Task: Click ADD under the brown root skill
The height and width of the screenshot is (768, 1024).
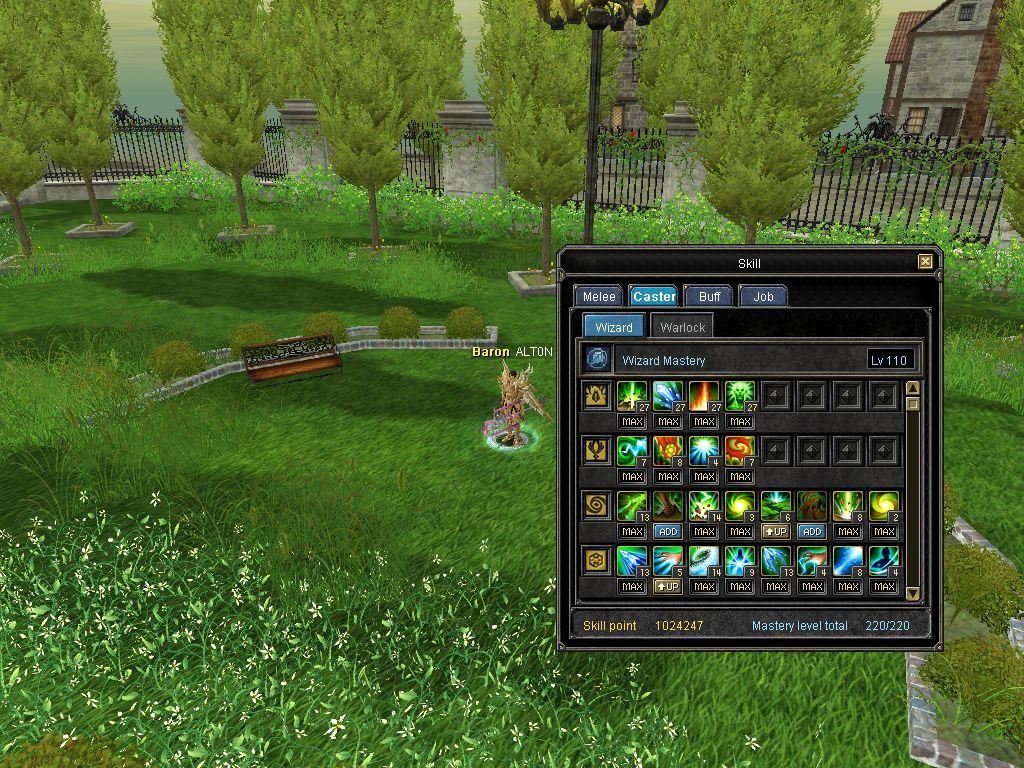Action: (812, 532)
